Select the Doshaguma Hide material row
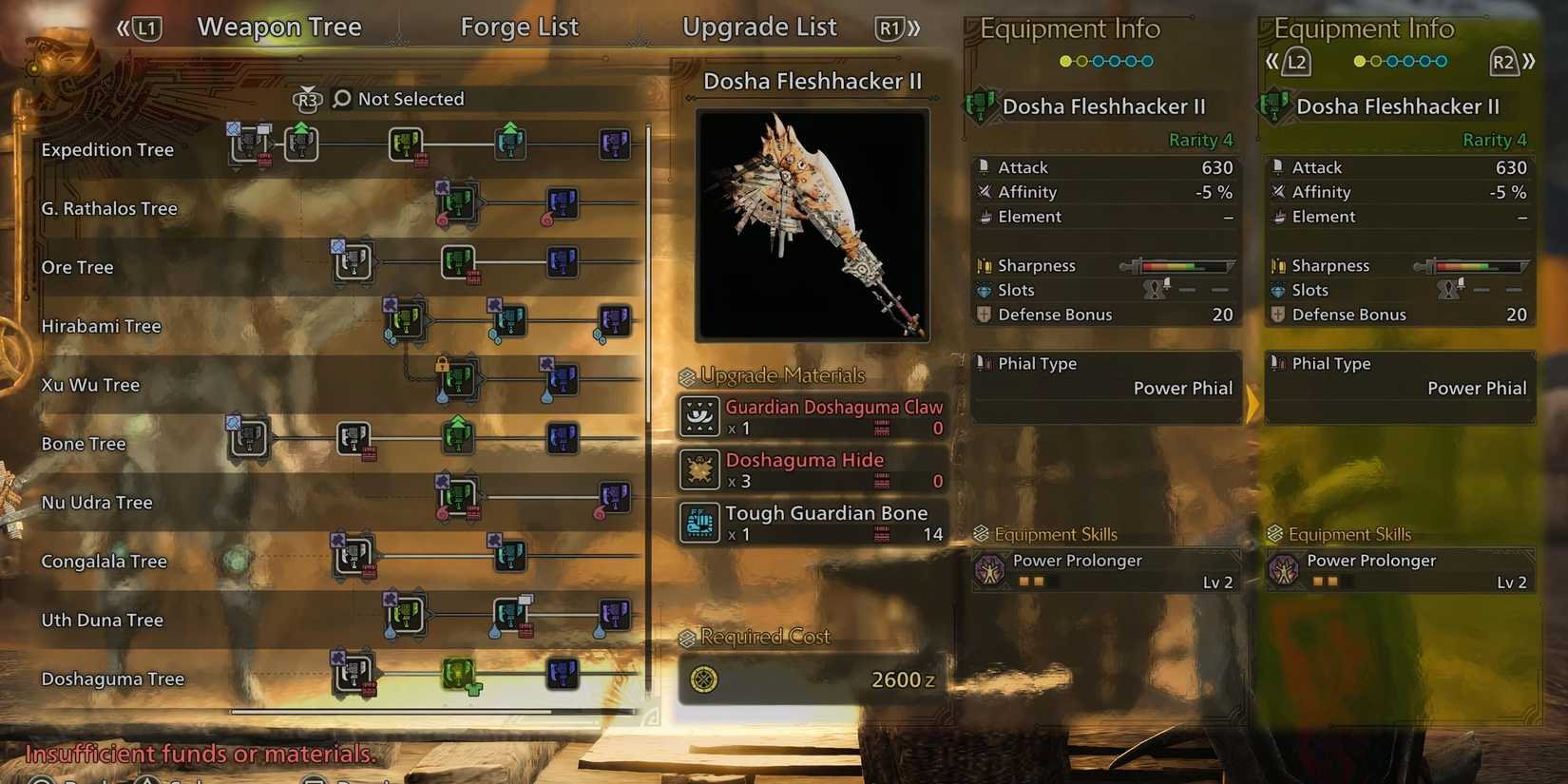1568x784 pixels. [x=813, y=470]
